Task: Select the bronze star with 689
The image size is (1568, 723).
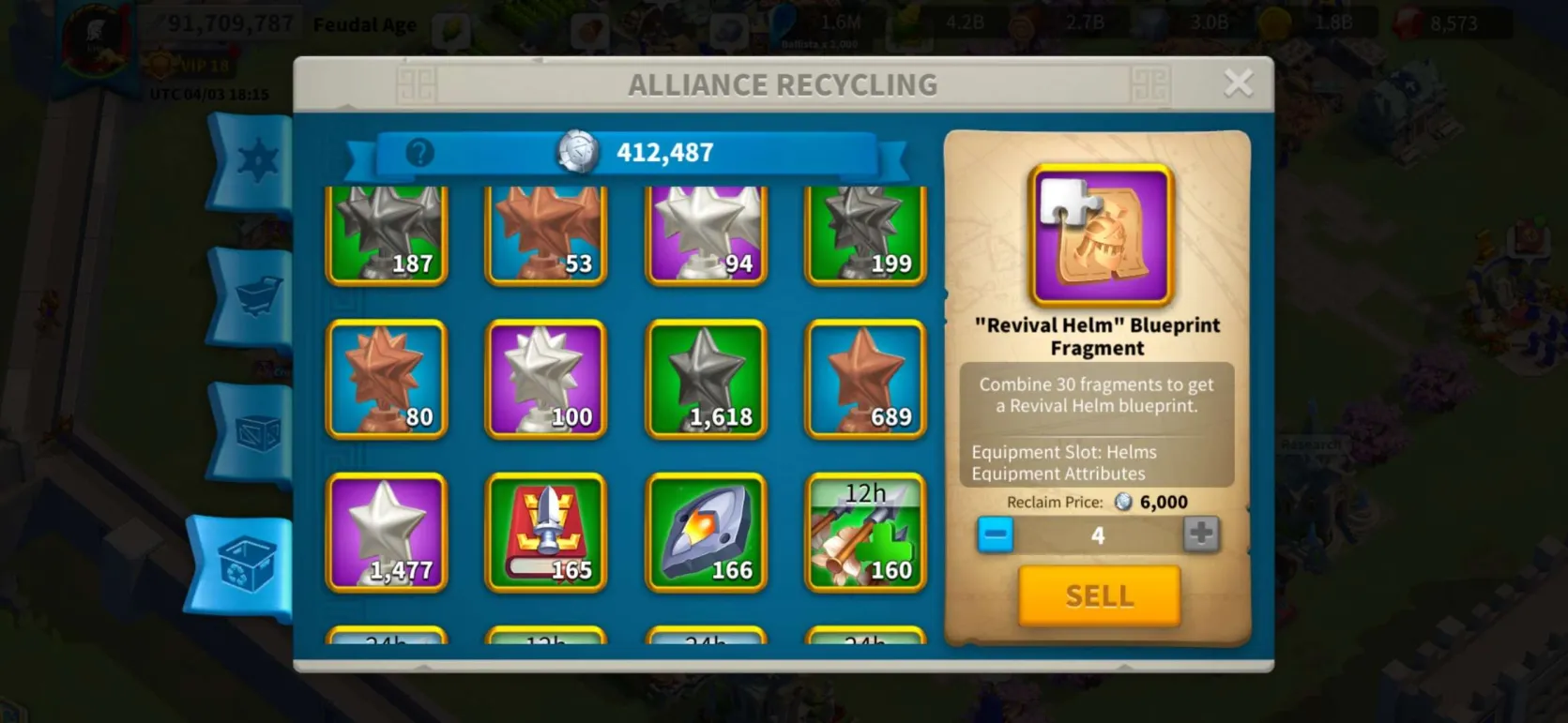Action: (x=865, y=380)
